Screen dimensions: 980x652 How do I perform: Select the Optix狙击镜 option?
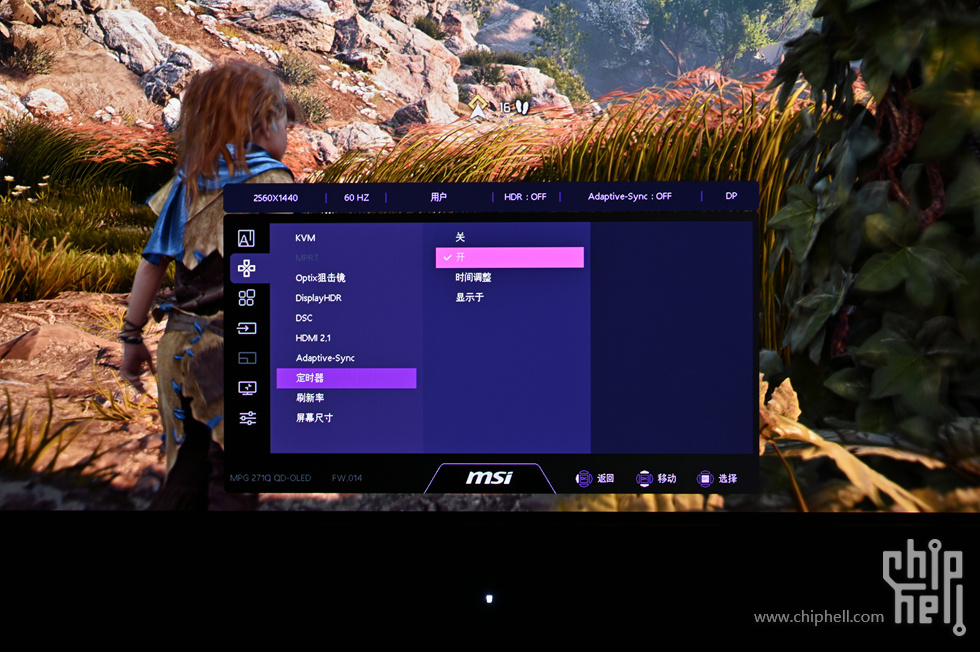tap(320, 278)
